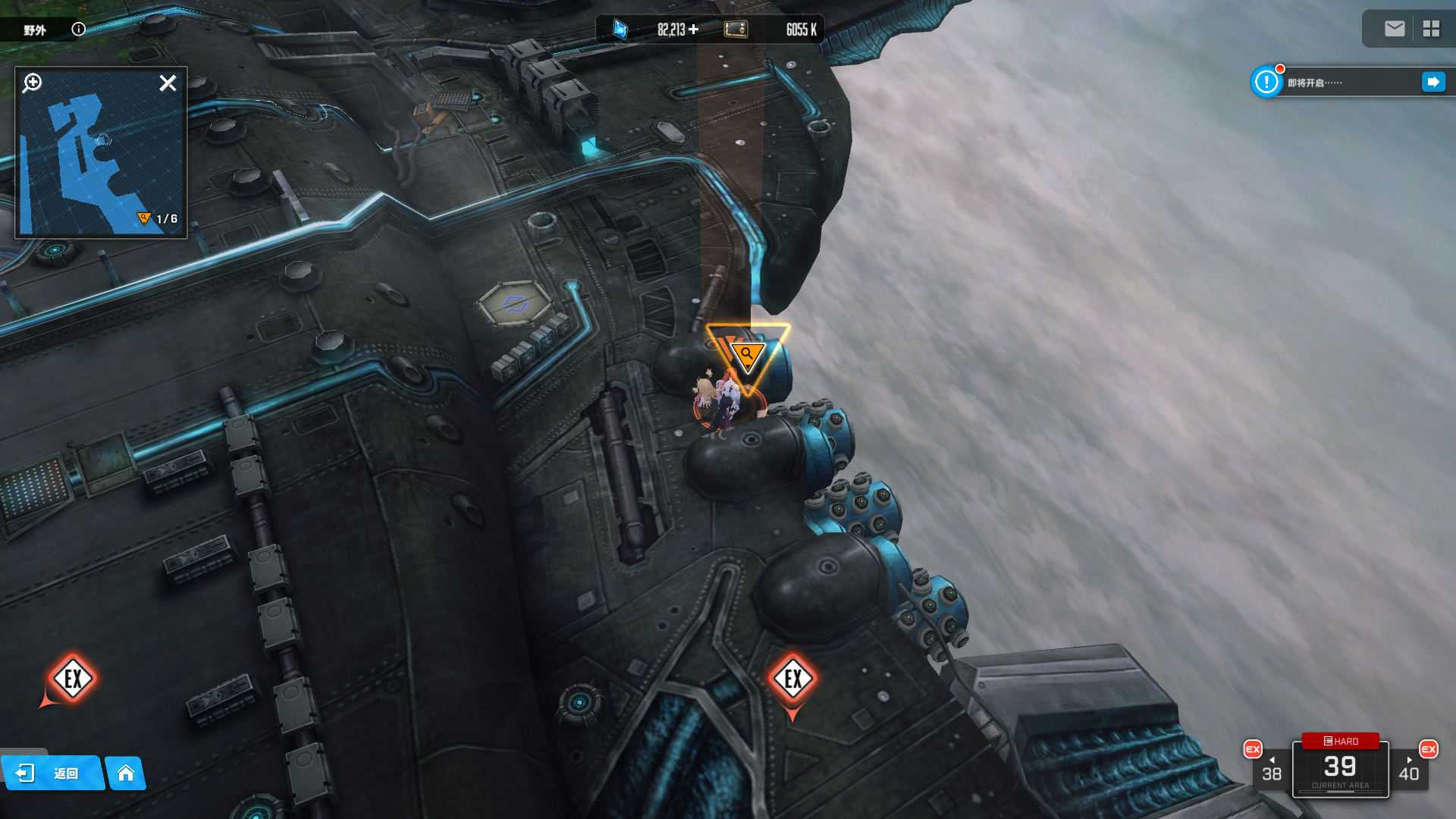Image resolution: width=1456 pixels, height=819 pixels.
Task: Go to the home screen
Action: [126, 773]
